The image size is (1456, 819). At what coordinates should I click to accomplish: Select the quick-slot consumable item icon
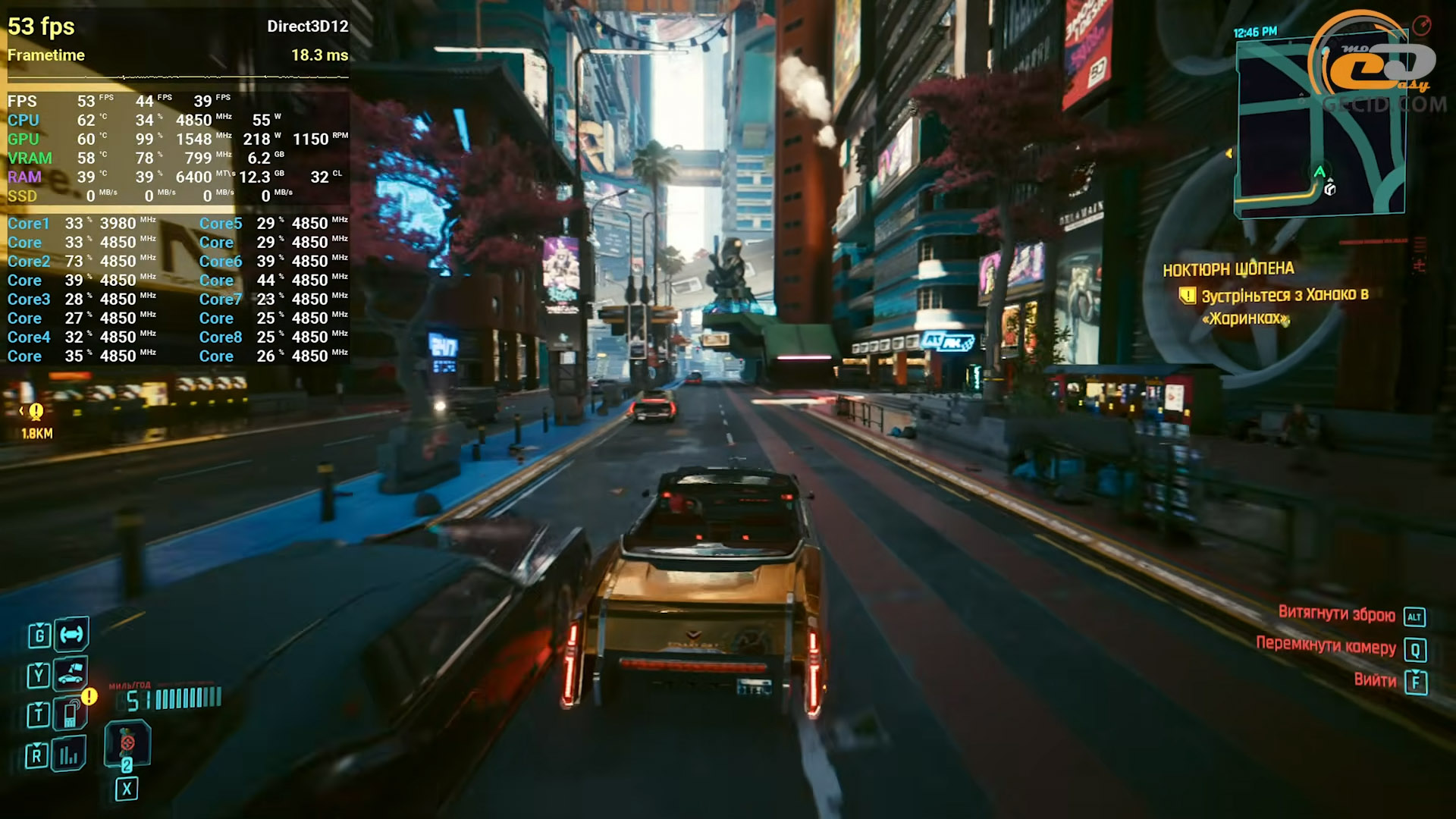(x=127, y=744)
